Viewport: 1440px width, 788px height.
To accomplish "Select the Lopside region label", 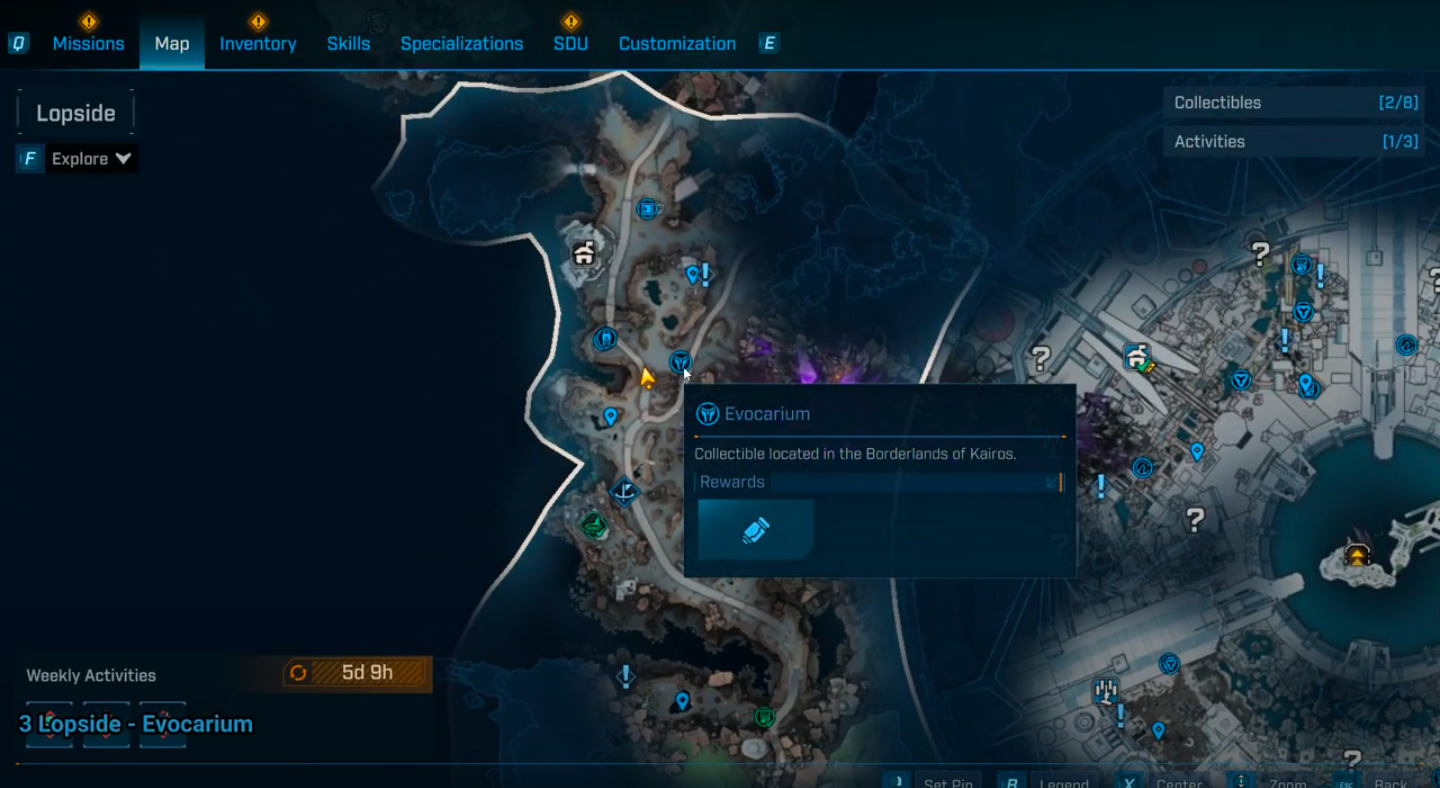I will (x=76, y=113).
